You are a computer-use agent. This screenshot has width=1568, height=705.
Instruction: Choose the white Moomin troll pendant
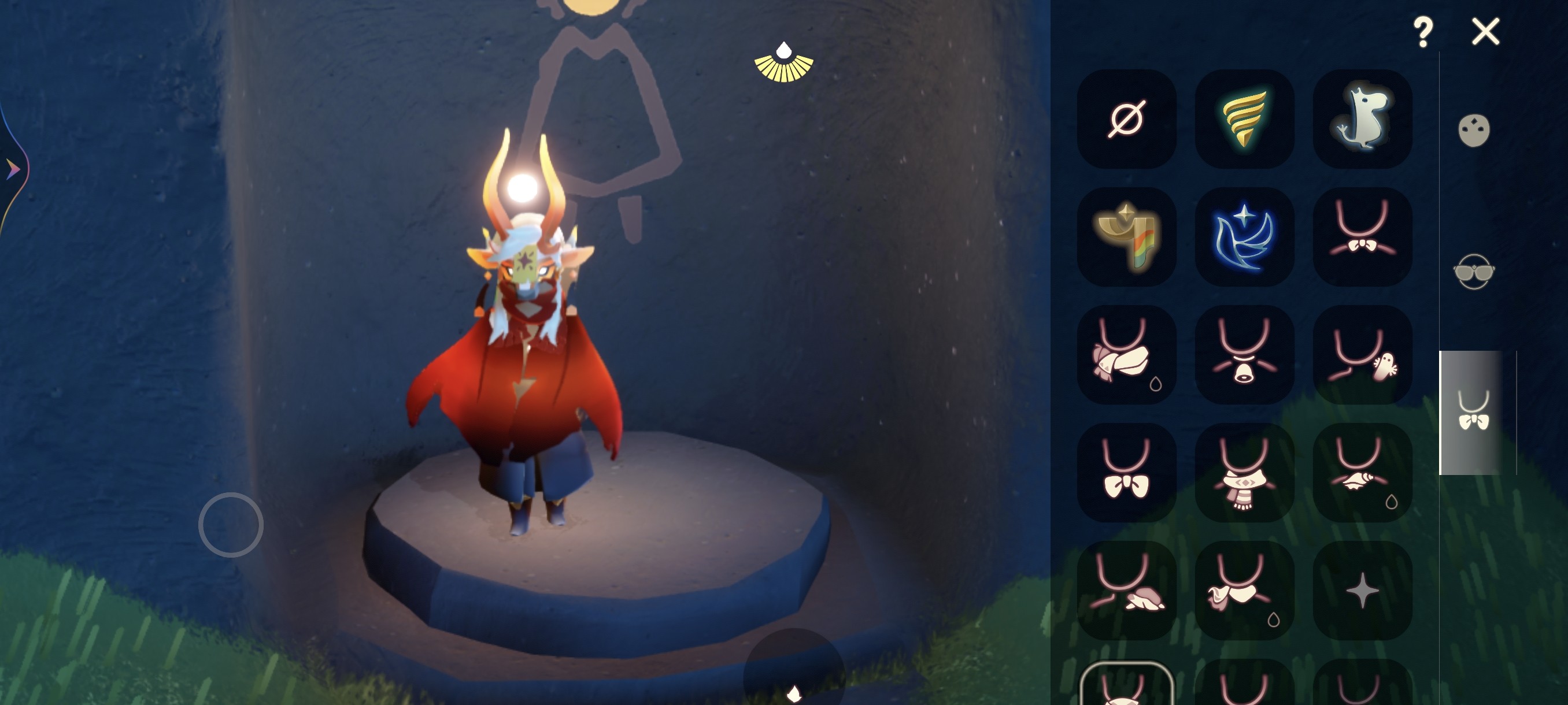(1362, 118)
